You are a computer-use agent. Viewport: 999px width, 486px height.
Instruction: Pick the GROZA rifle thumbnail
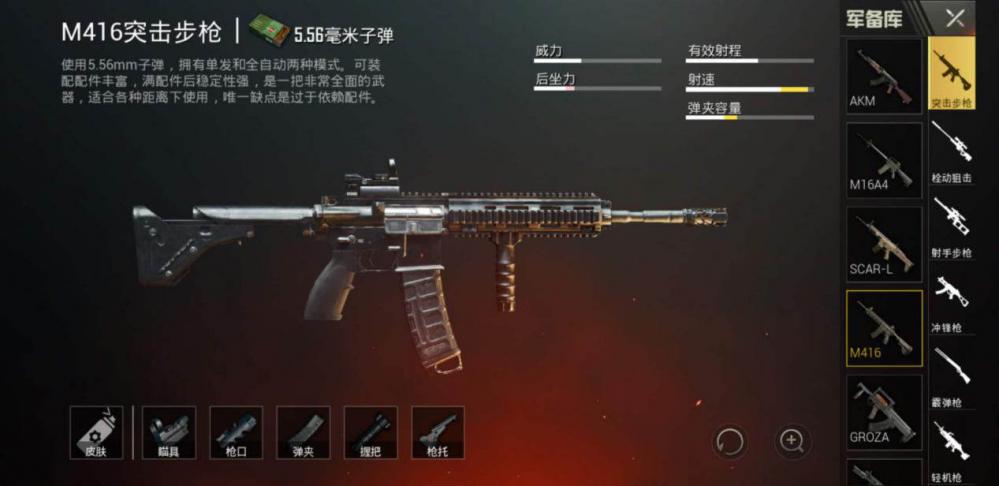(x=884, y=411)
